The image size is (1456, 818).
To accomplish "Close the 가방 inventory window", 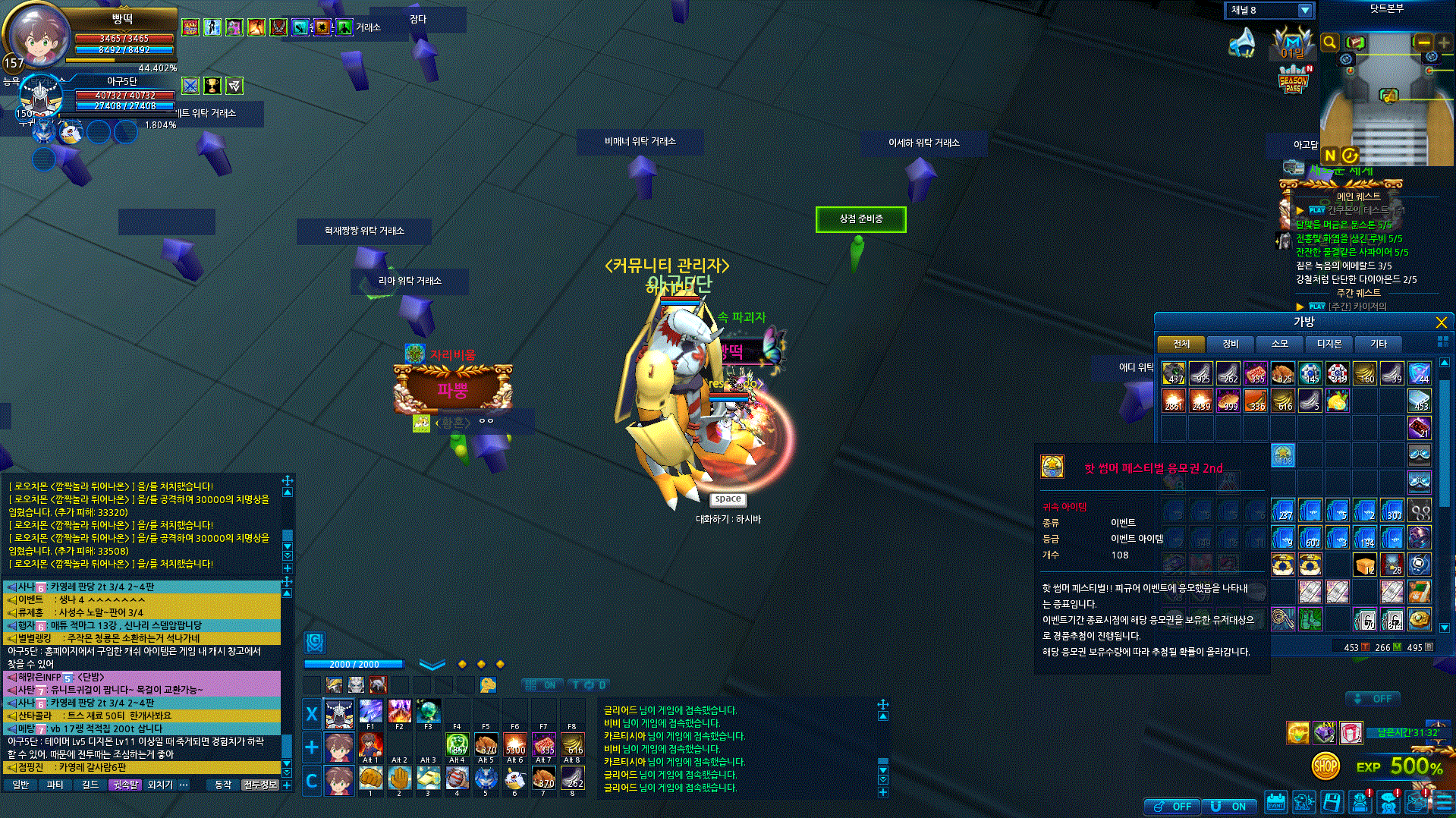I will (1441, 322).
